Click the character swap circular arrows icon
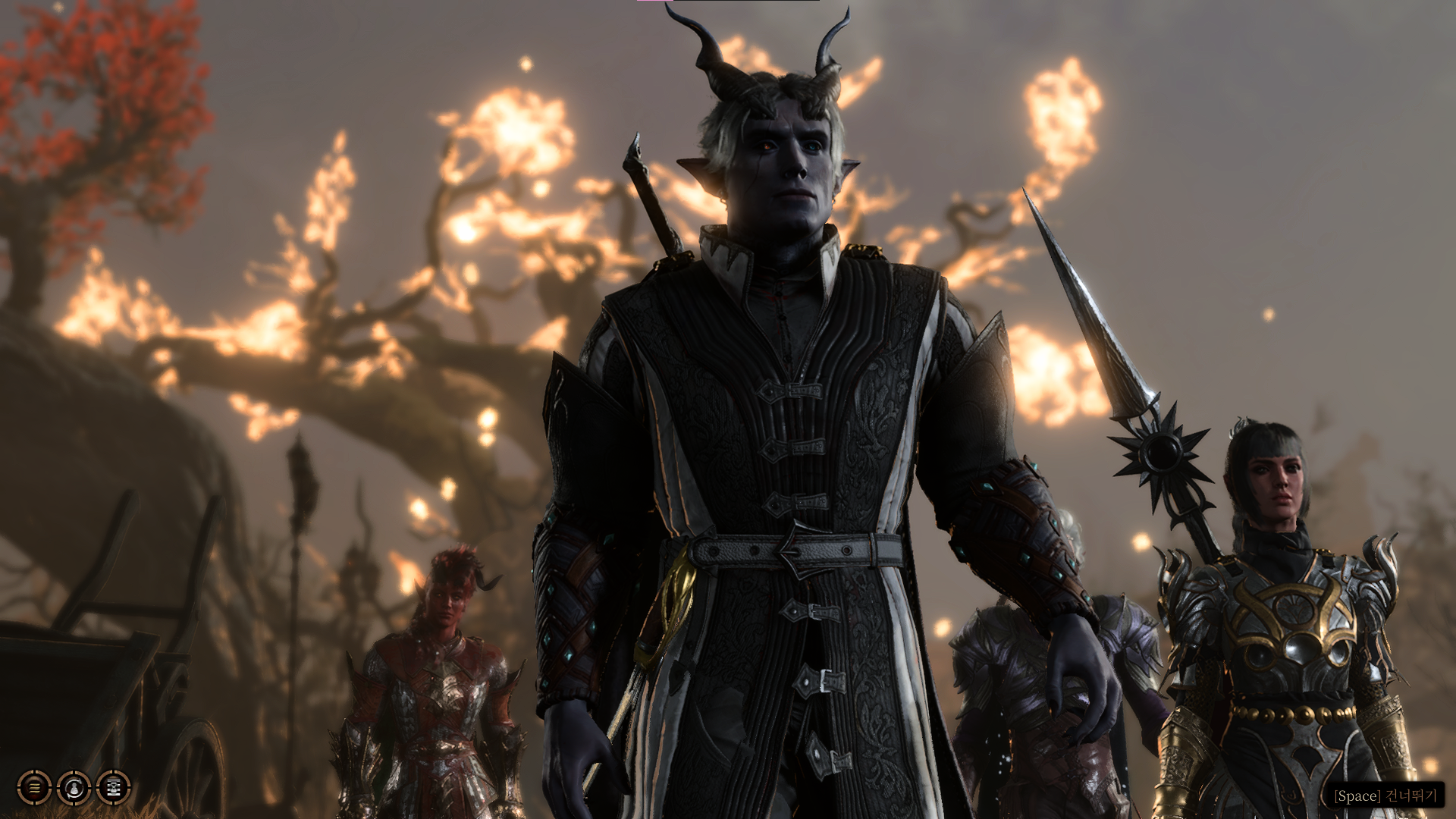This screenshot has width=1456, height=819. 74,788
